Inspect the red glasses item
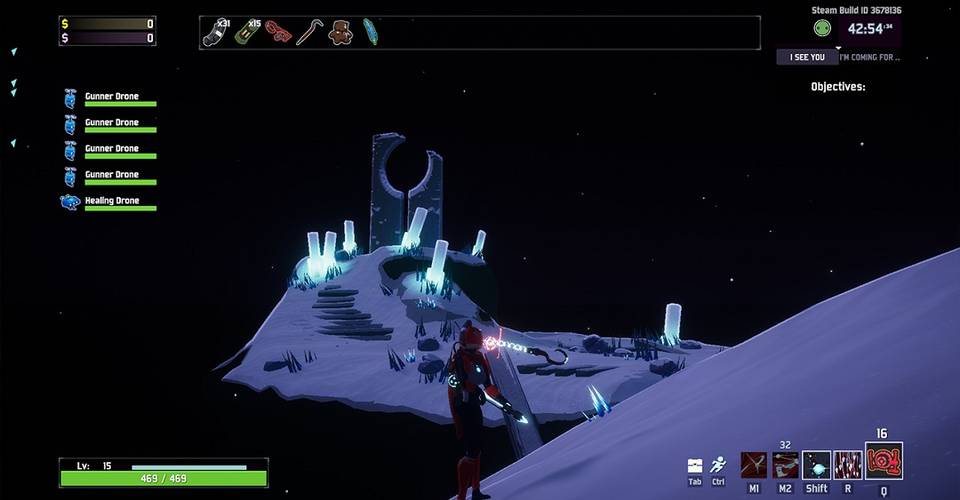Screen dimensions: 960x500 tap(278, 33)
